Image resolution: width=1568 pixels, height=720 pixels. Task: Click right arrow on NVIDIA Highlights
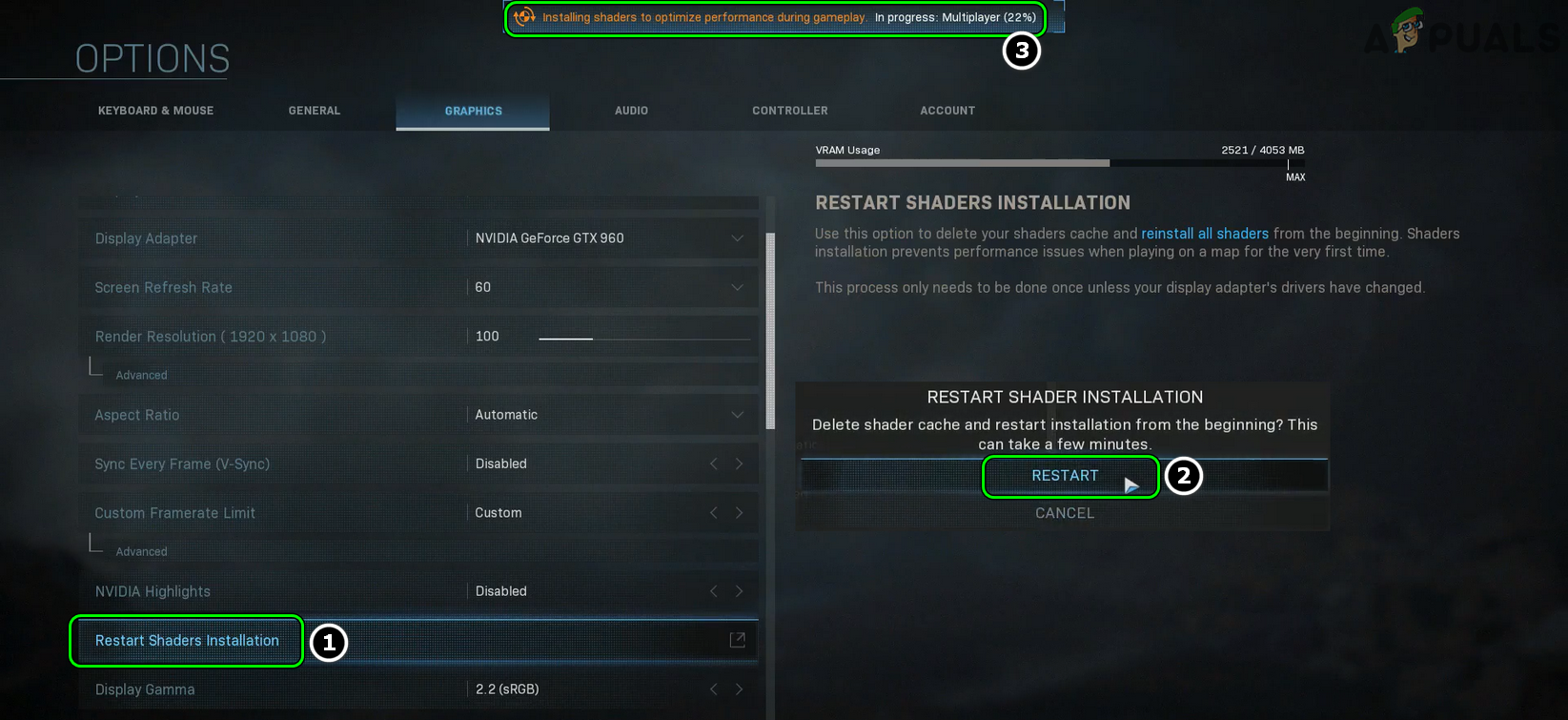(739, 591)
